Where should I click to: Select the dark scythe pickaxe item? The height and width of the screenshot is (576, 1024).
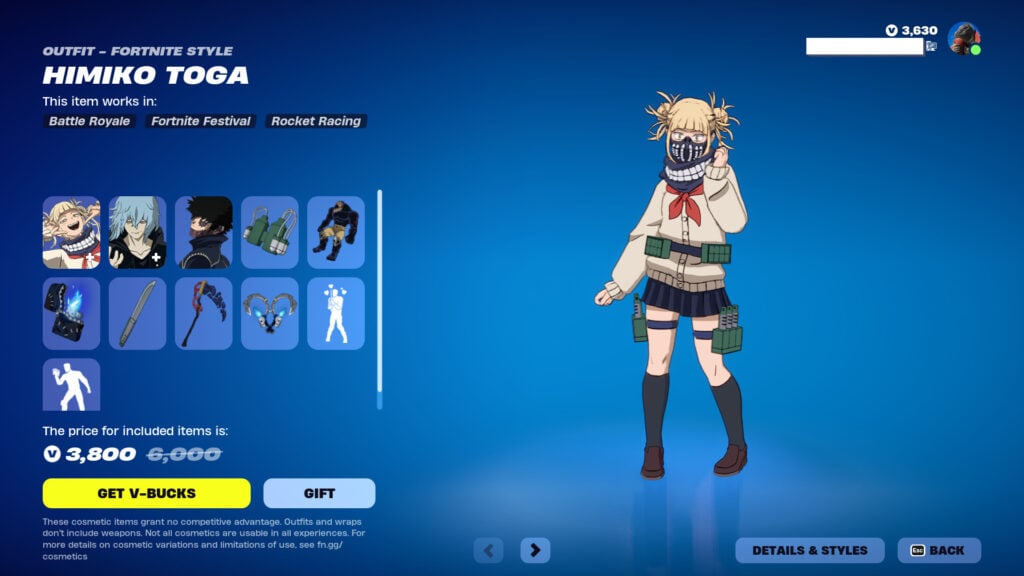(x=203, y=313)
